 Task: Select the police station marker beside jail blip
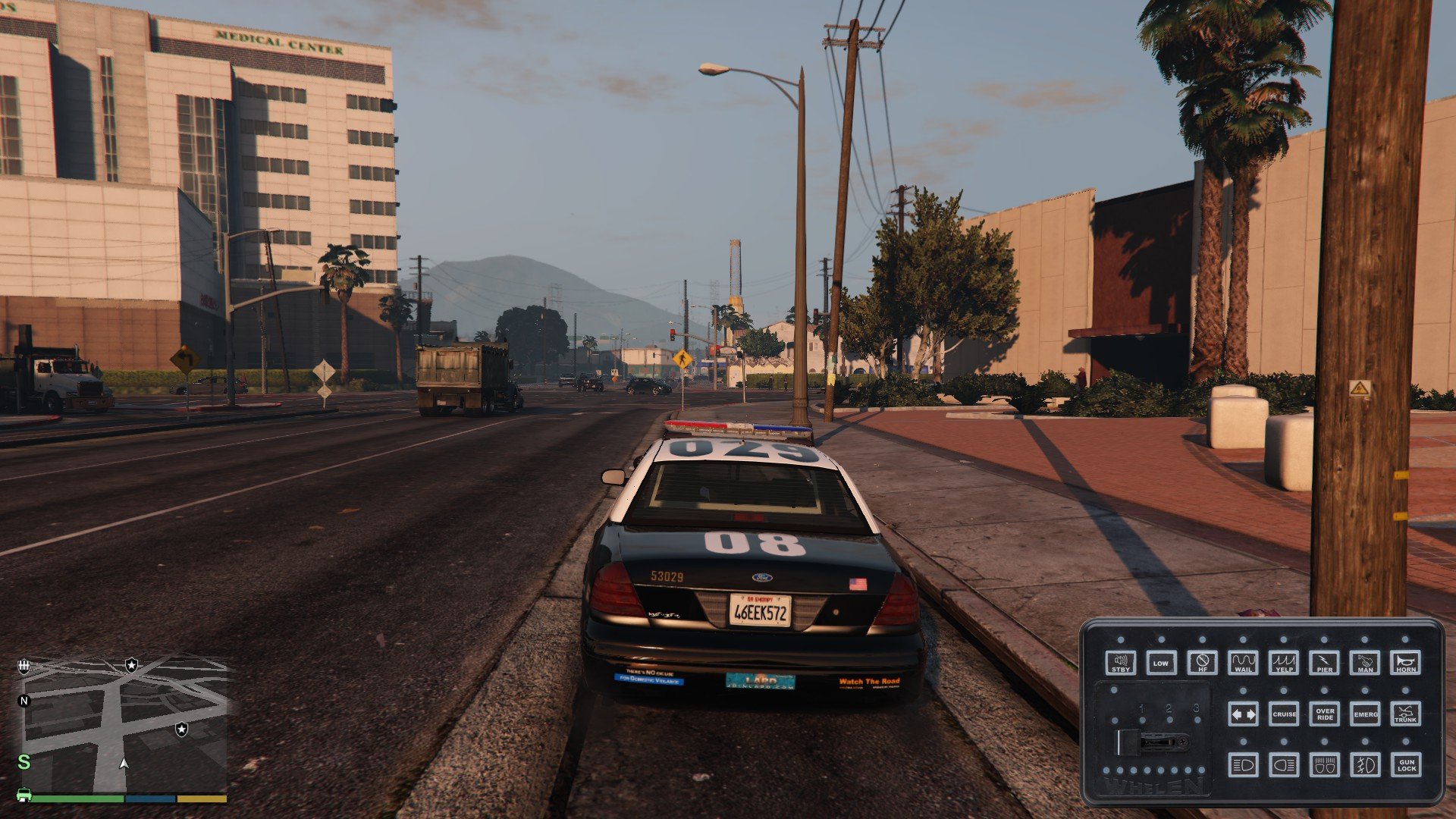pos(132,665)
